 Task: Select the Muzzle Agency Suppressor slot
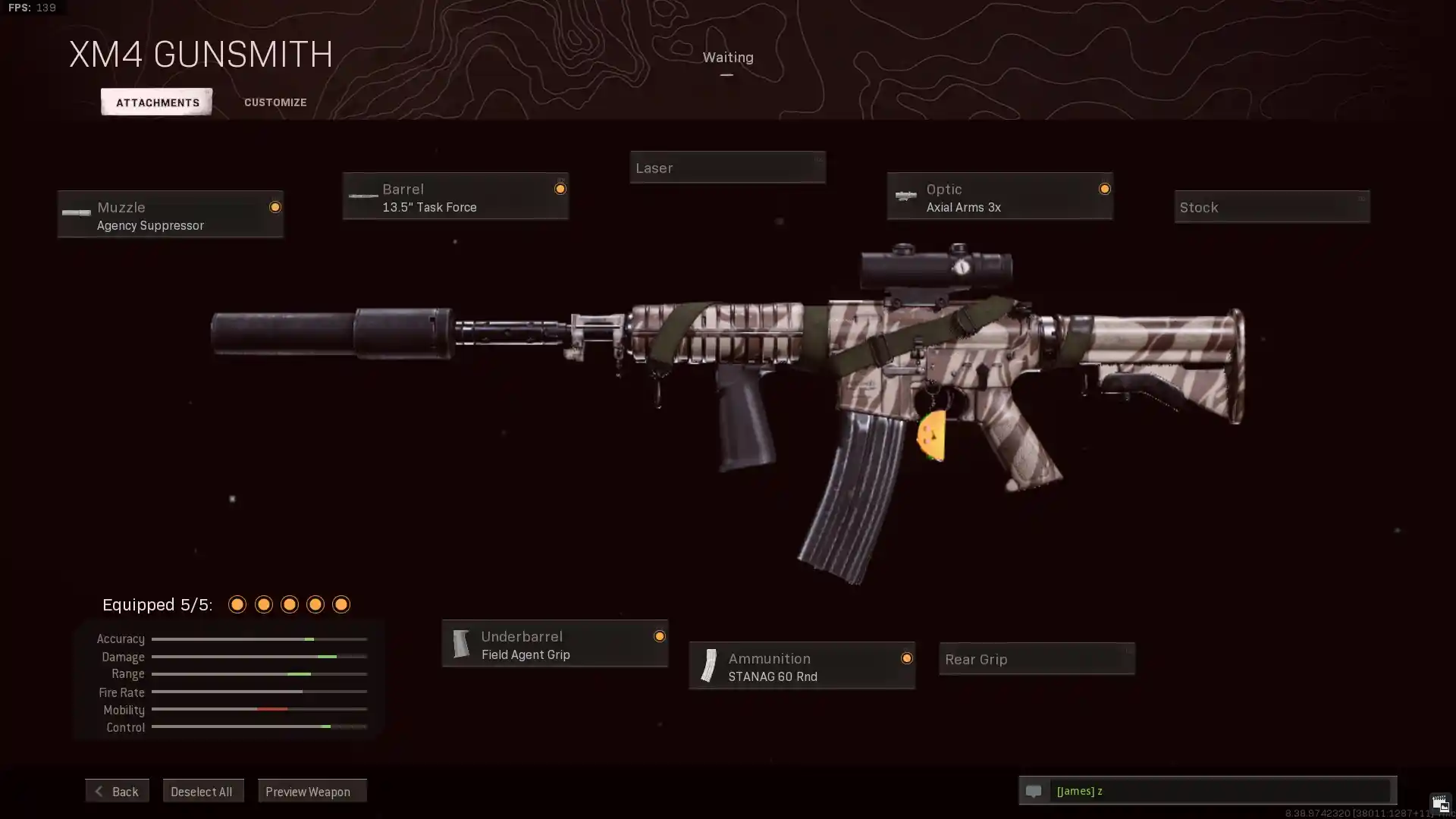coord(171,215)
